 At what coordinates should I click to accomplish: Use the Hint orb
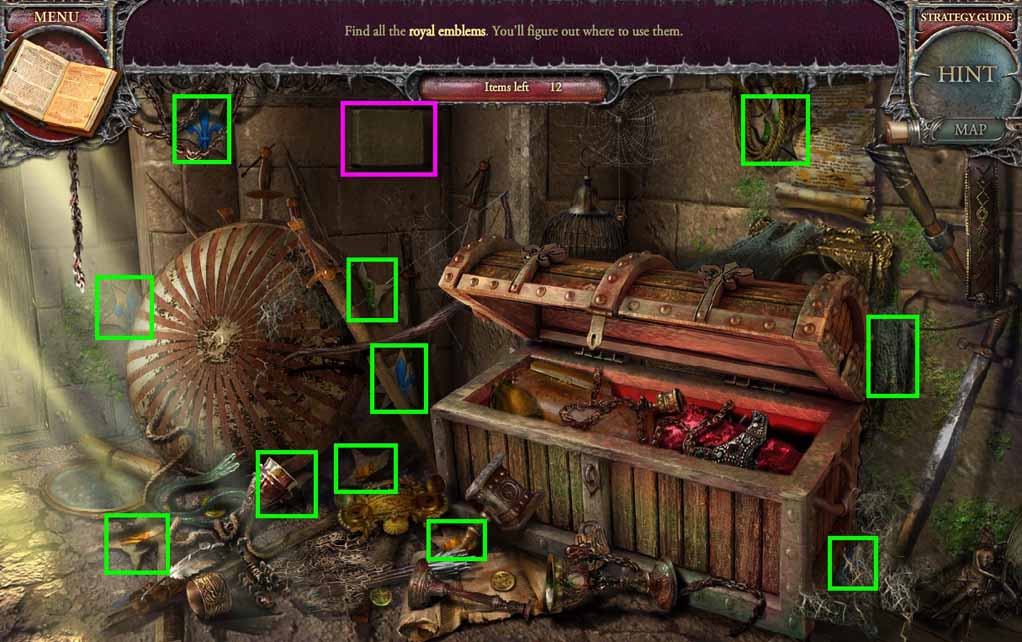pyautogui.click(x=966, y=75)
